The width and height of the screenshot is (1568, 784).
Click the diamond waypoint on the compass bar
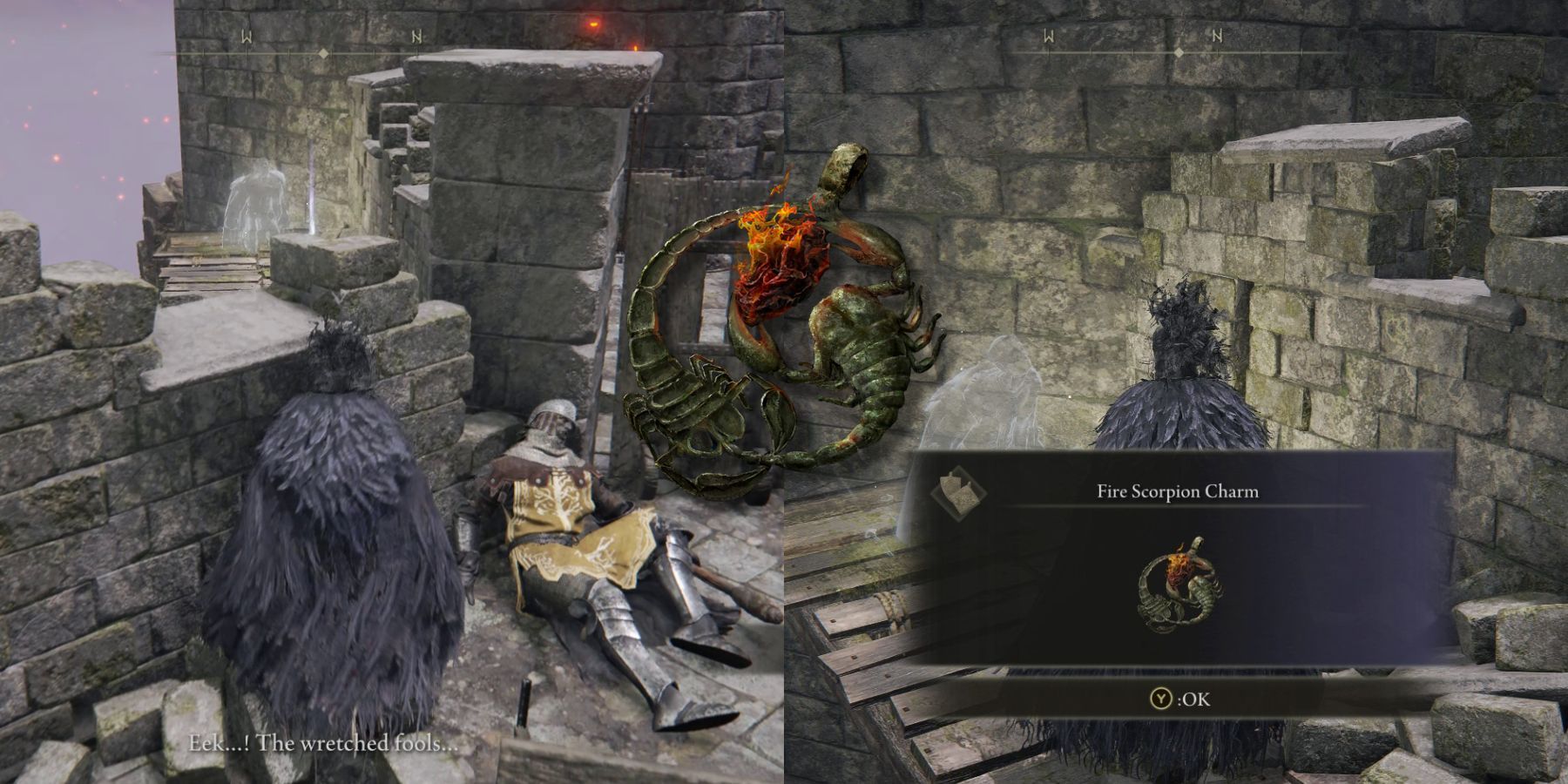tap(324, 52)
